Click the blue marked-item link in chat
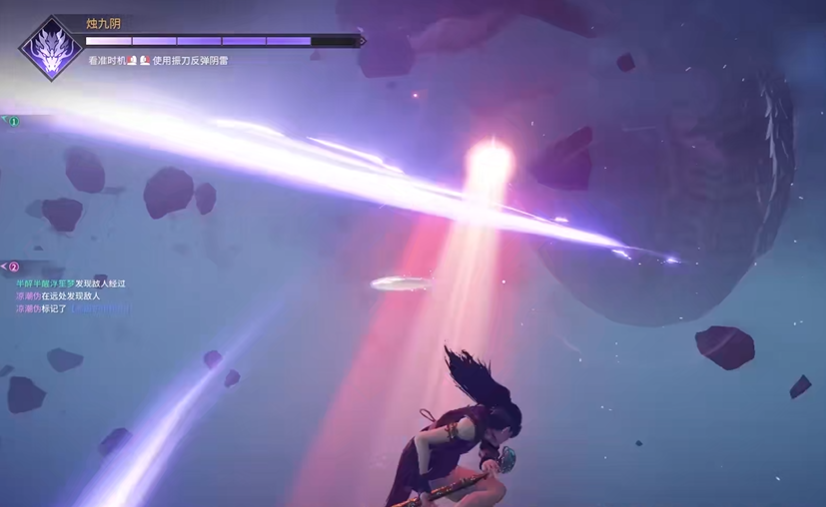 99,310
